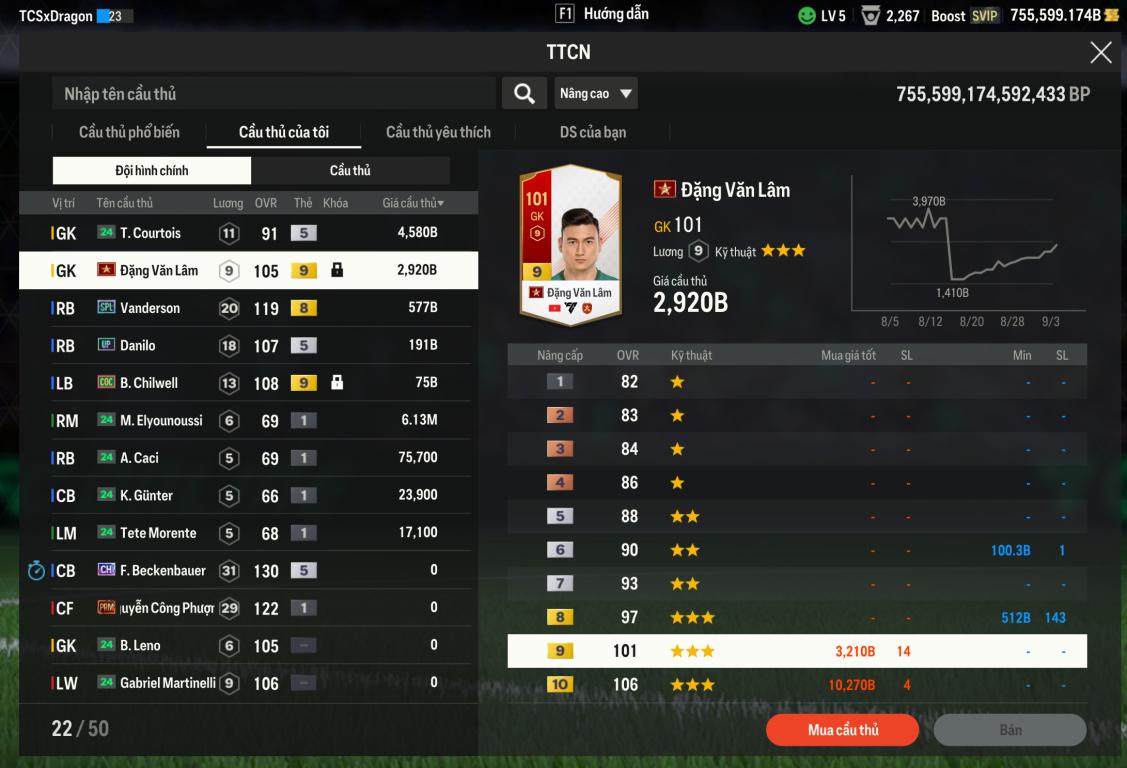Choose Vanderson row in the list
The width and height of the screenshot is (1127, 768).
pyautogui.click(x=248, y=308)
